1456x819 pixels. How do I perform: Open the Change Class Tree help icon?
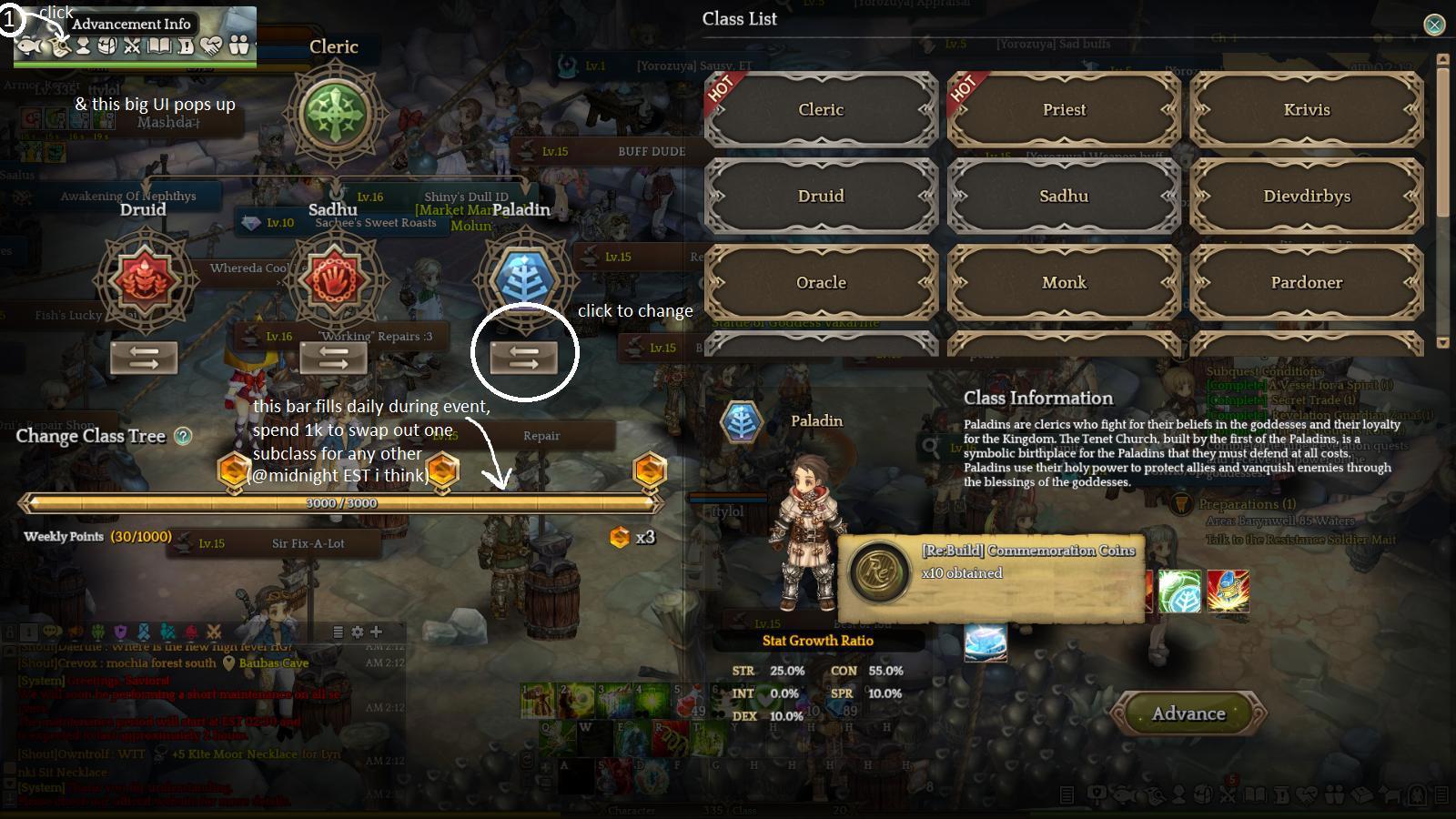point(183,436)
